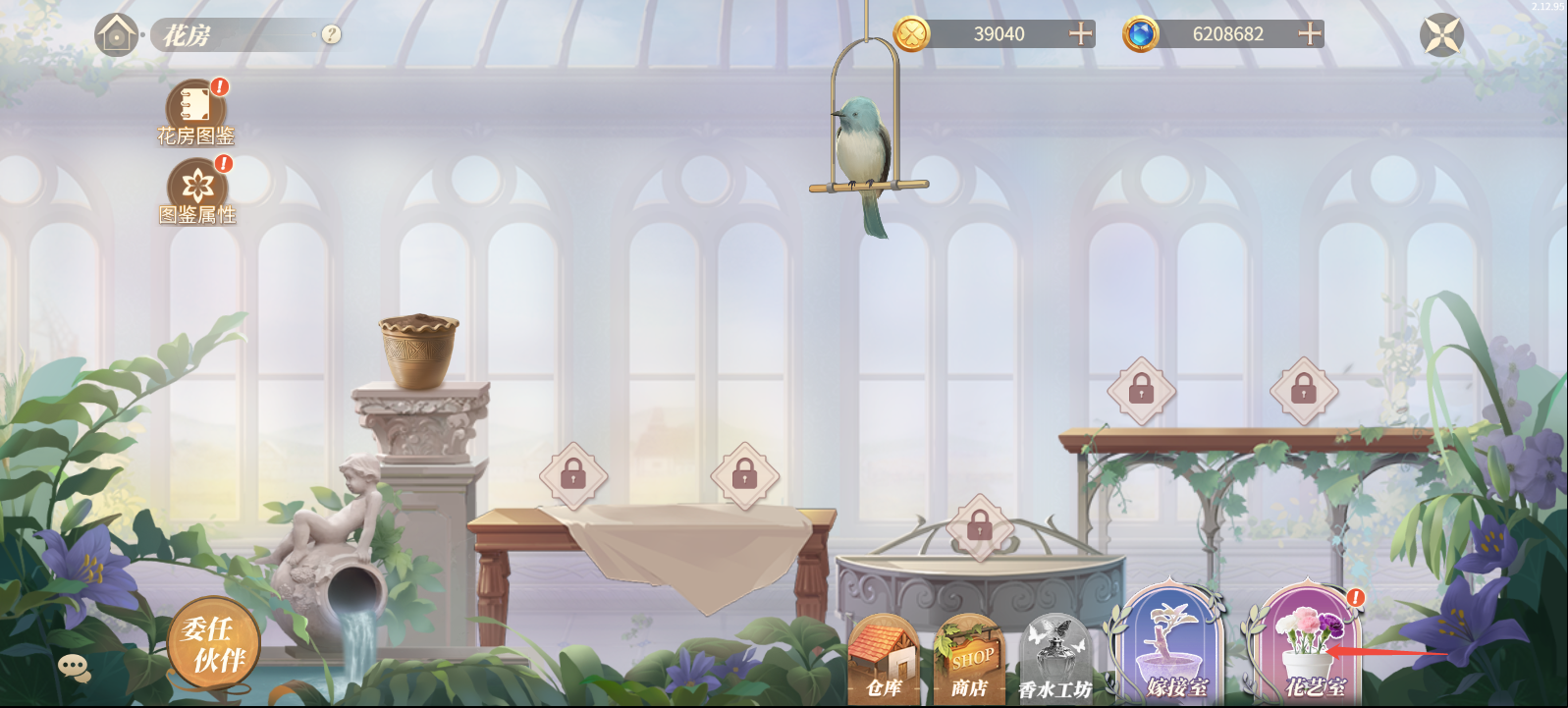Add gold coins with the plus button
The height and width of the screenshot is (708, 1568).
(1080, 34)
